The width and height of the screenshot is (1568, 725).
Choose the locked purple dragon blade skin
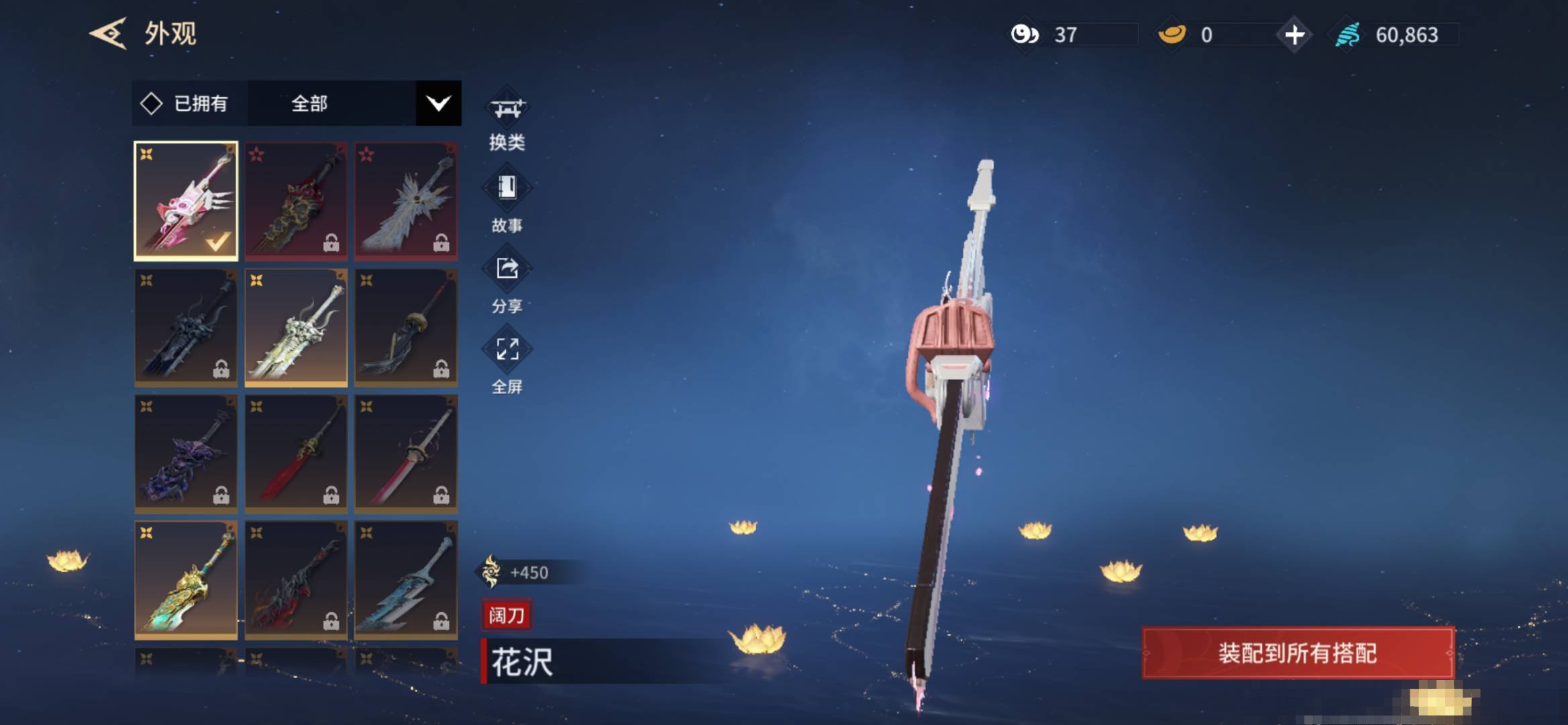[x=186, y=454]
